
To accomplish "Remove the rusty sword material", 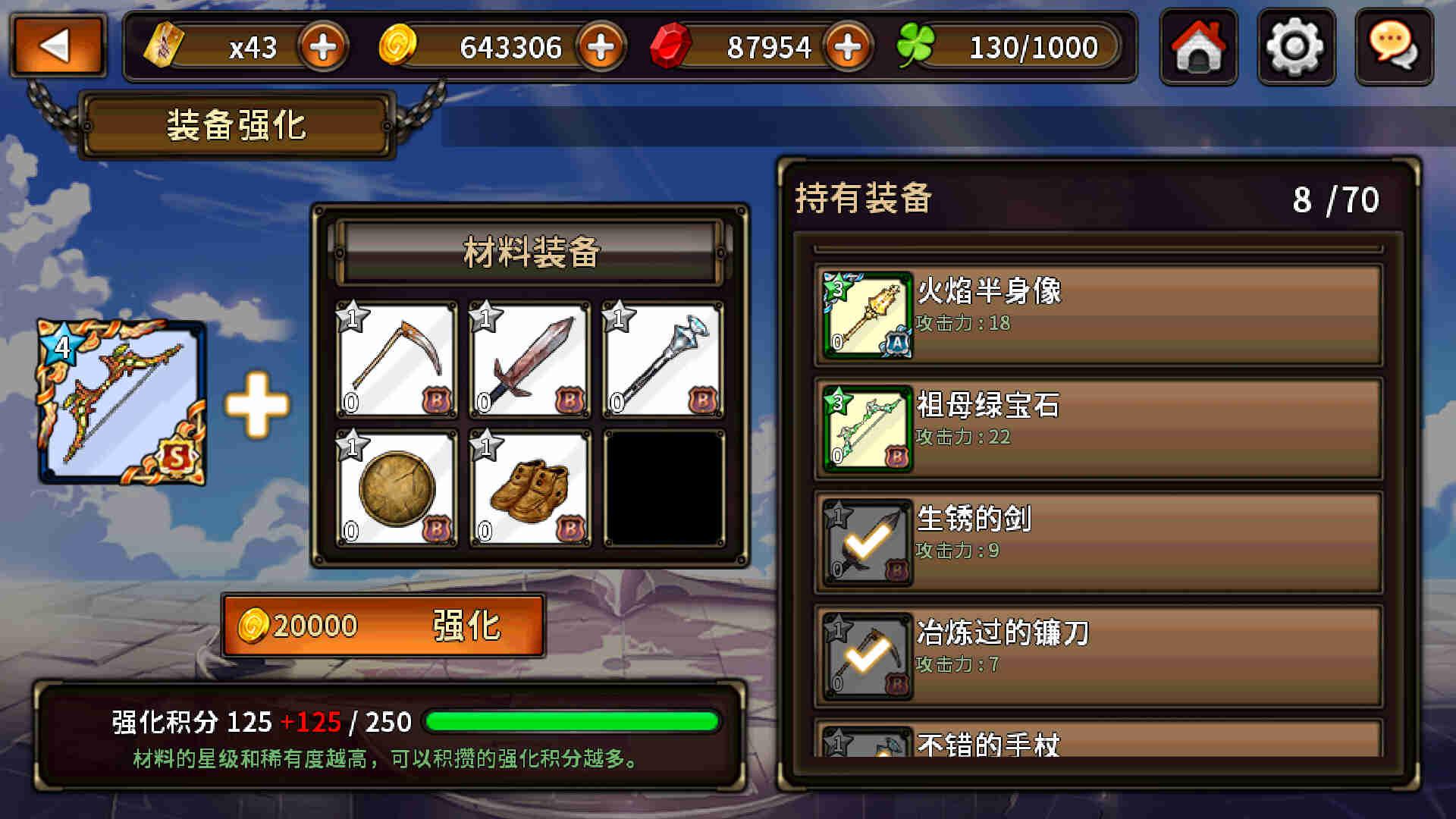I will [529, 360].
